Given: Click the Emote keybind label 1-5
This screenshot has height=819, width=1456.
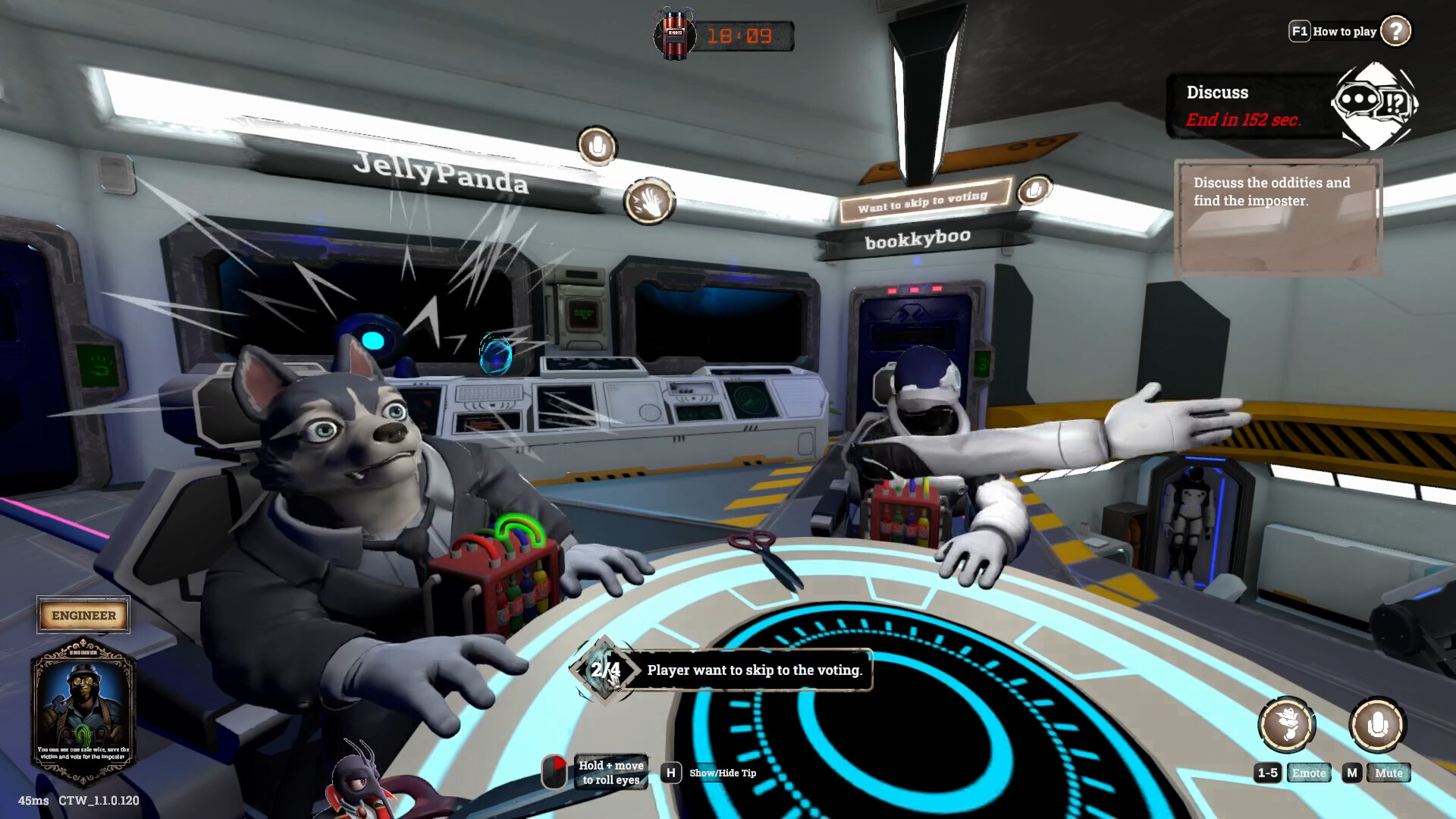Looking at the screenshot, I should 1266,773.
